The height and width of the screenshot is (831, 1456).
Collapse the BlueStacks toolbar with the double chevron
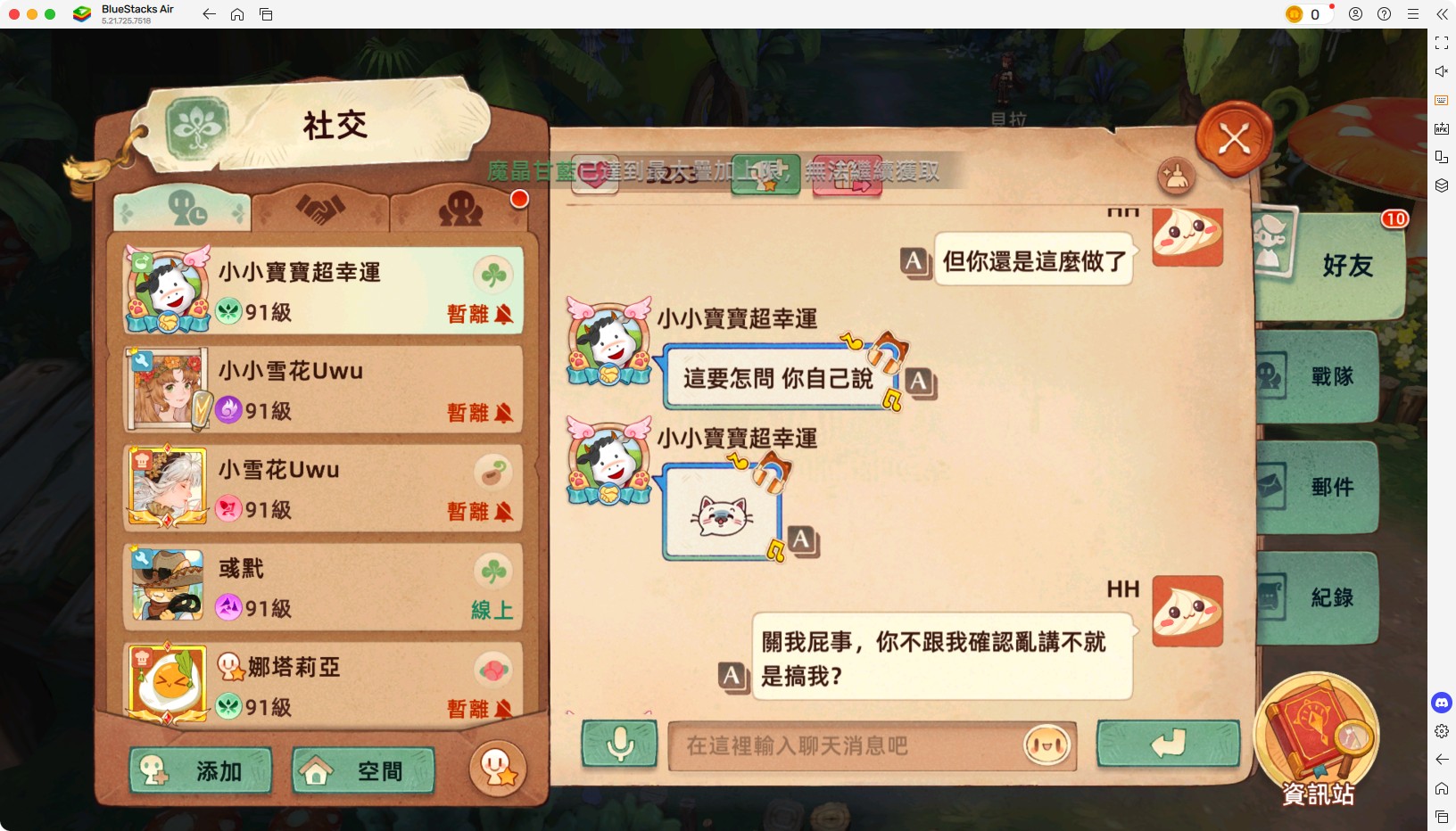click(1444, 14)
